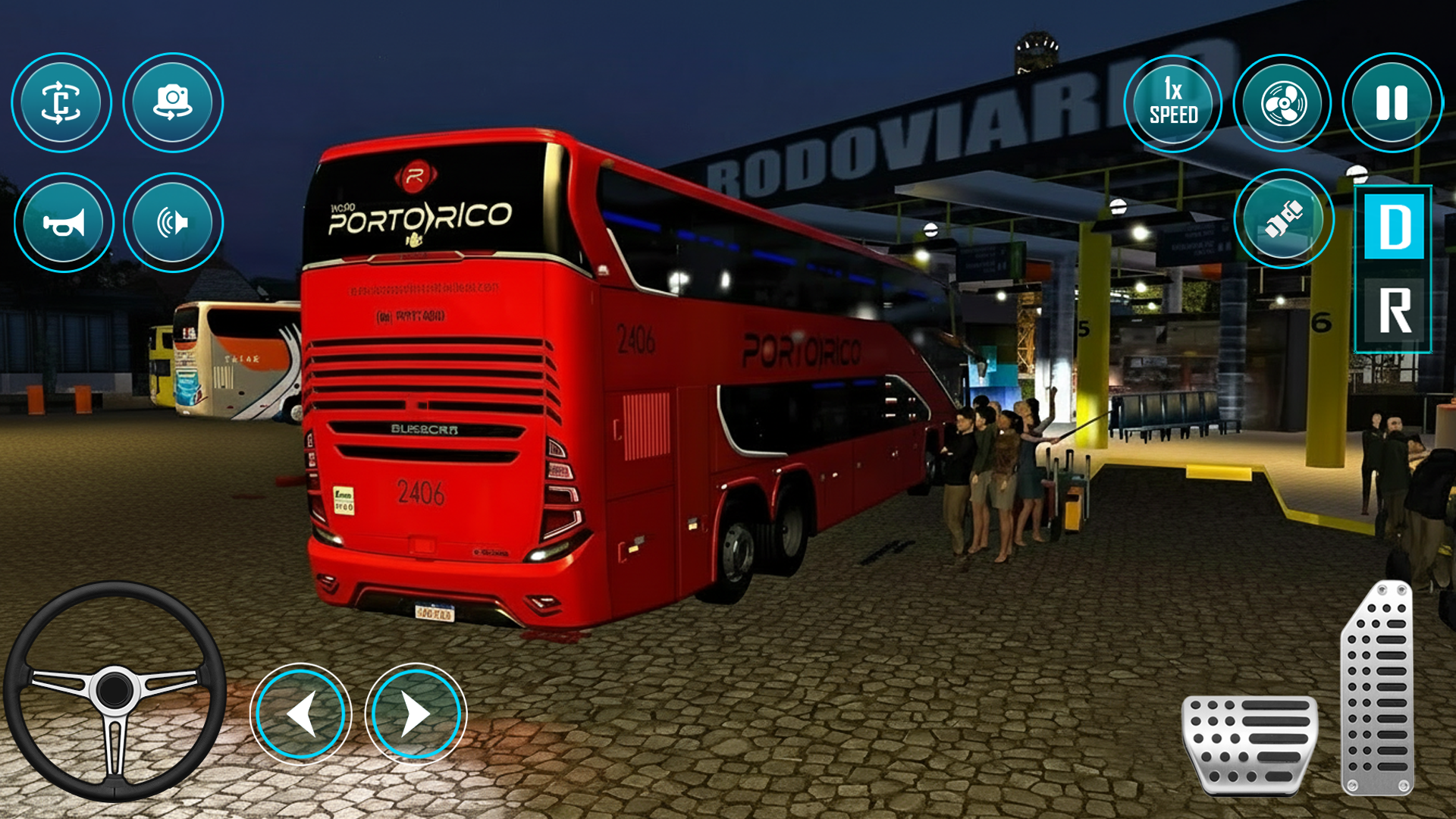The image size is (1456, 819).
Task: Activate the sound wave horn button
Action: (173, 222)
